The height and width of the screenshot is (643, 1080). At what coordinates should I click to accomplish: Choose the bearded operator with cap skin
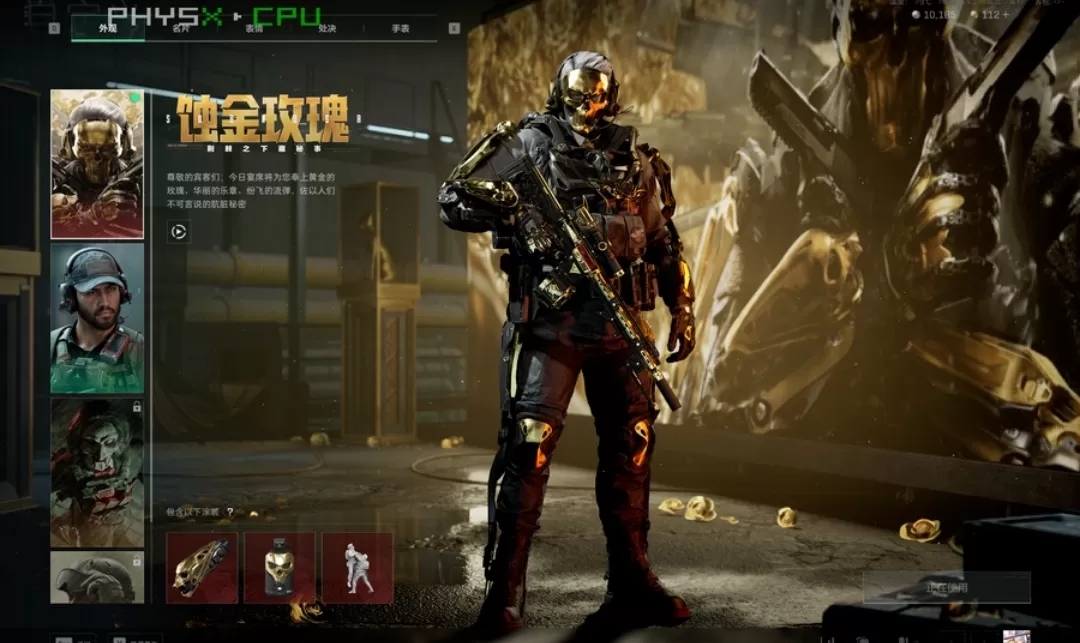coord(97,318)
